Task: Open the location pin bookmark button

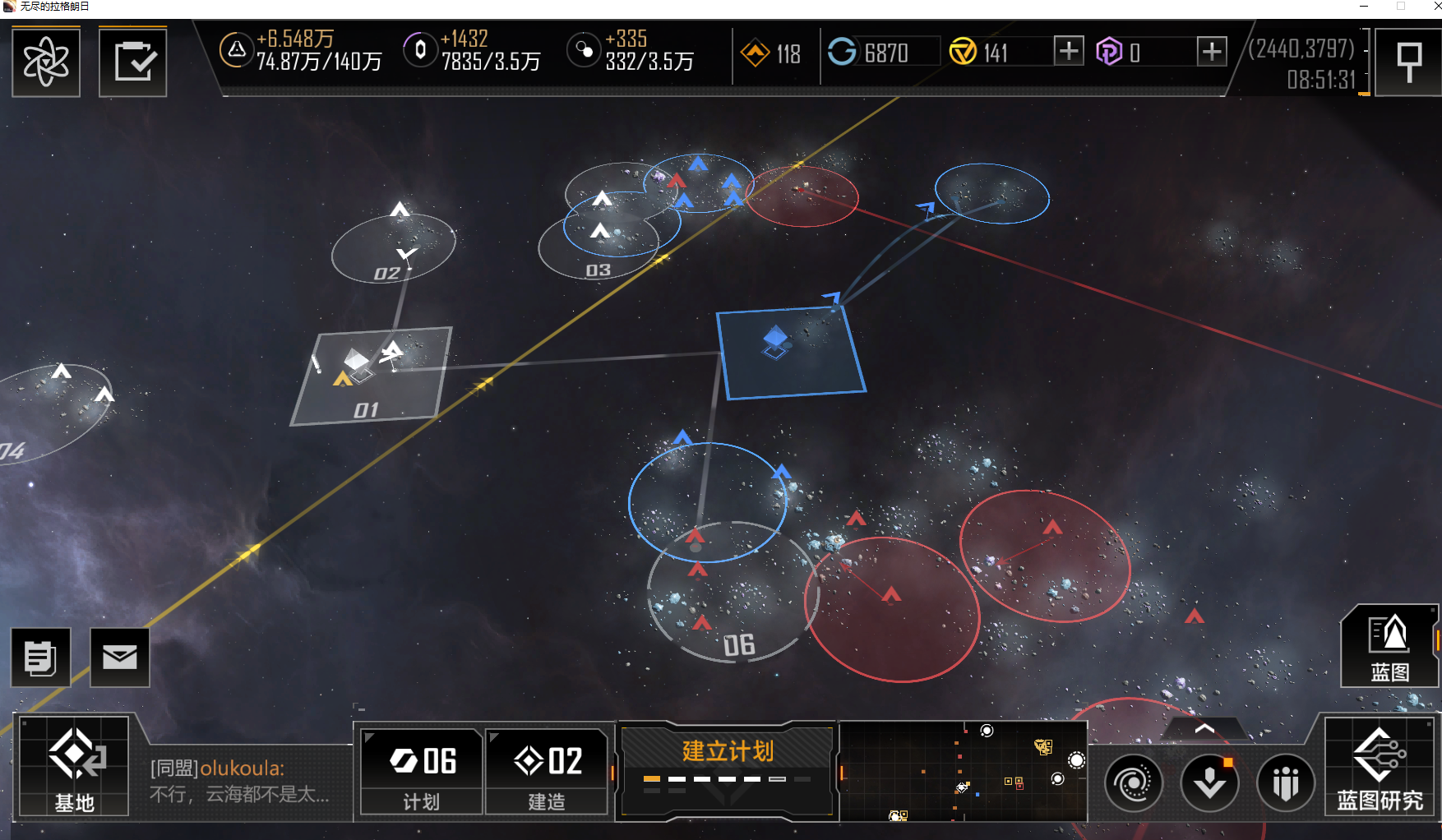Action: click(1408, 62)
